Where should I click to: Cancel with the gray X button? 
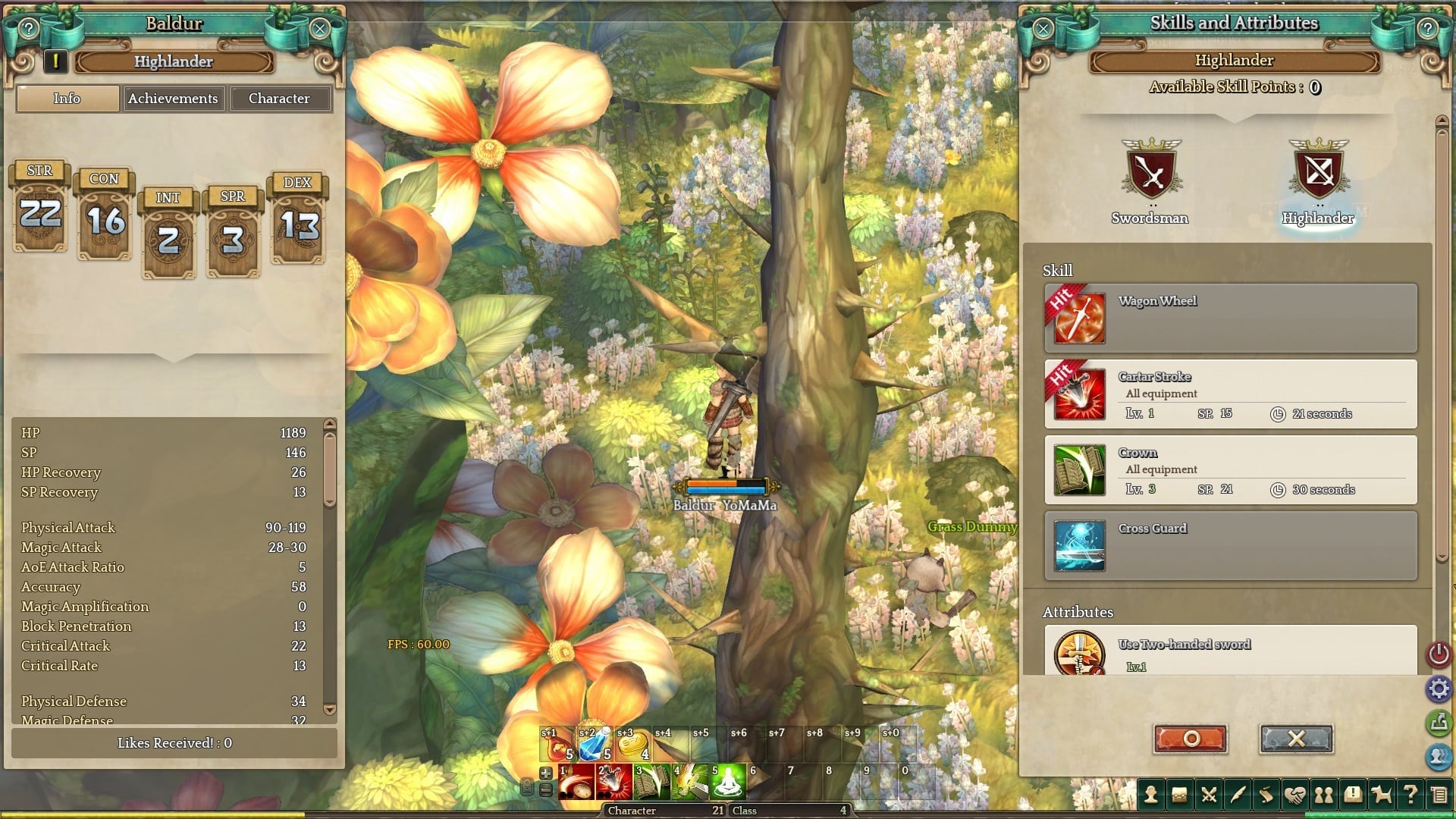tap(1296, 739)
